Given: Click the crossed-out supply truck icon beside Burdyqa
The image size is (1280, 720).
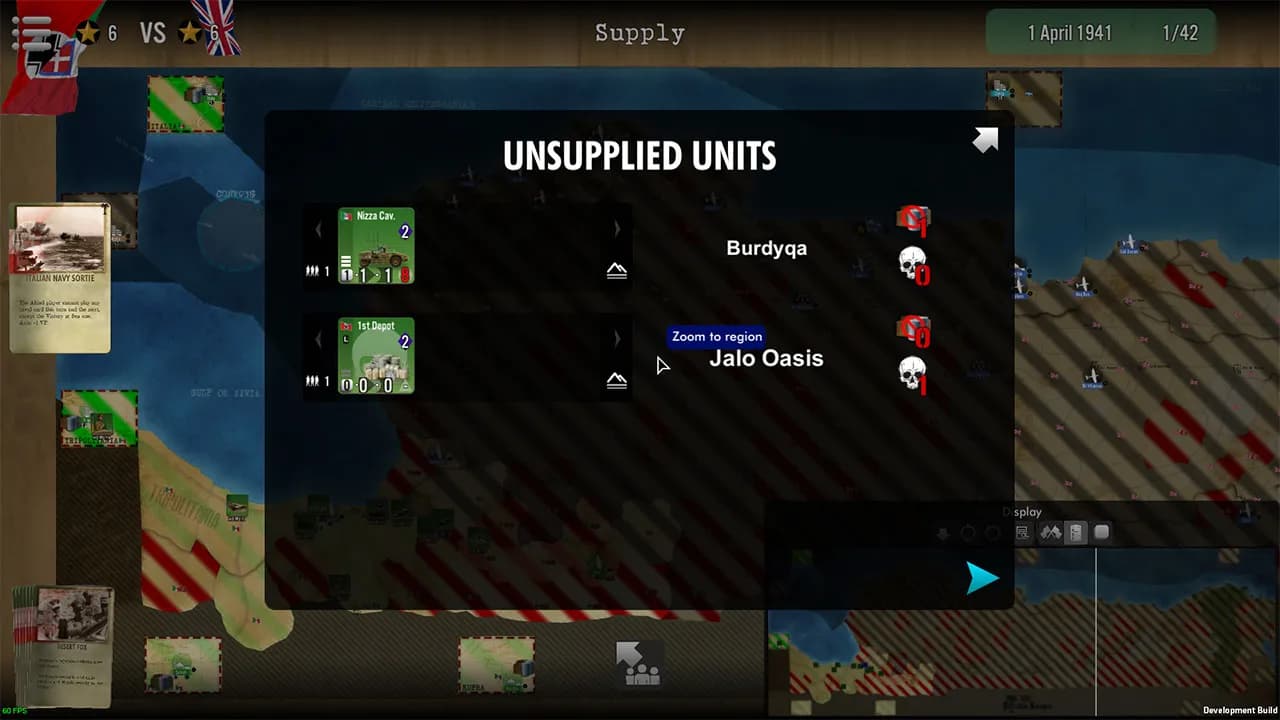Looking at the screenshot, I should pos(914,217).
